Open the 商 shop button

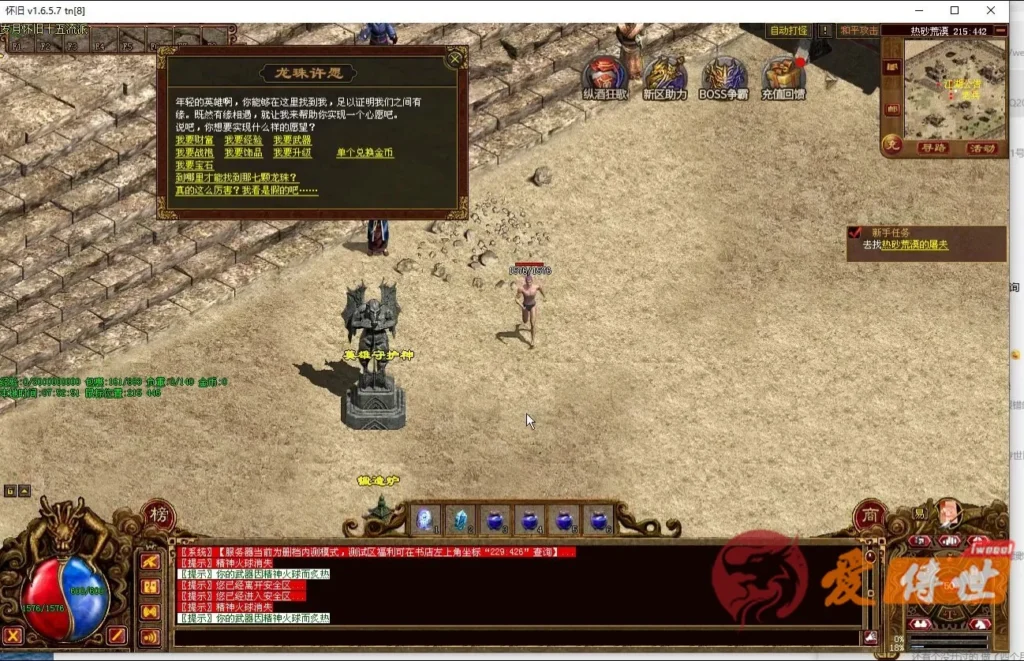(869, 516)
